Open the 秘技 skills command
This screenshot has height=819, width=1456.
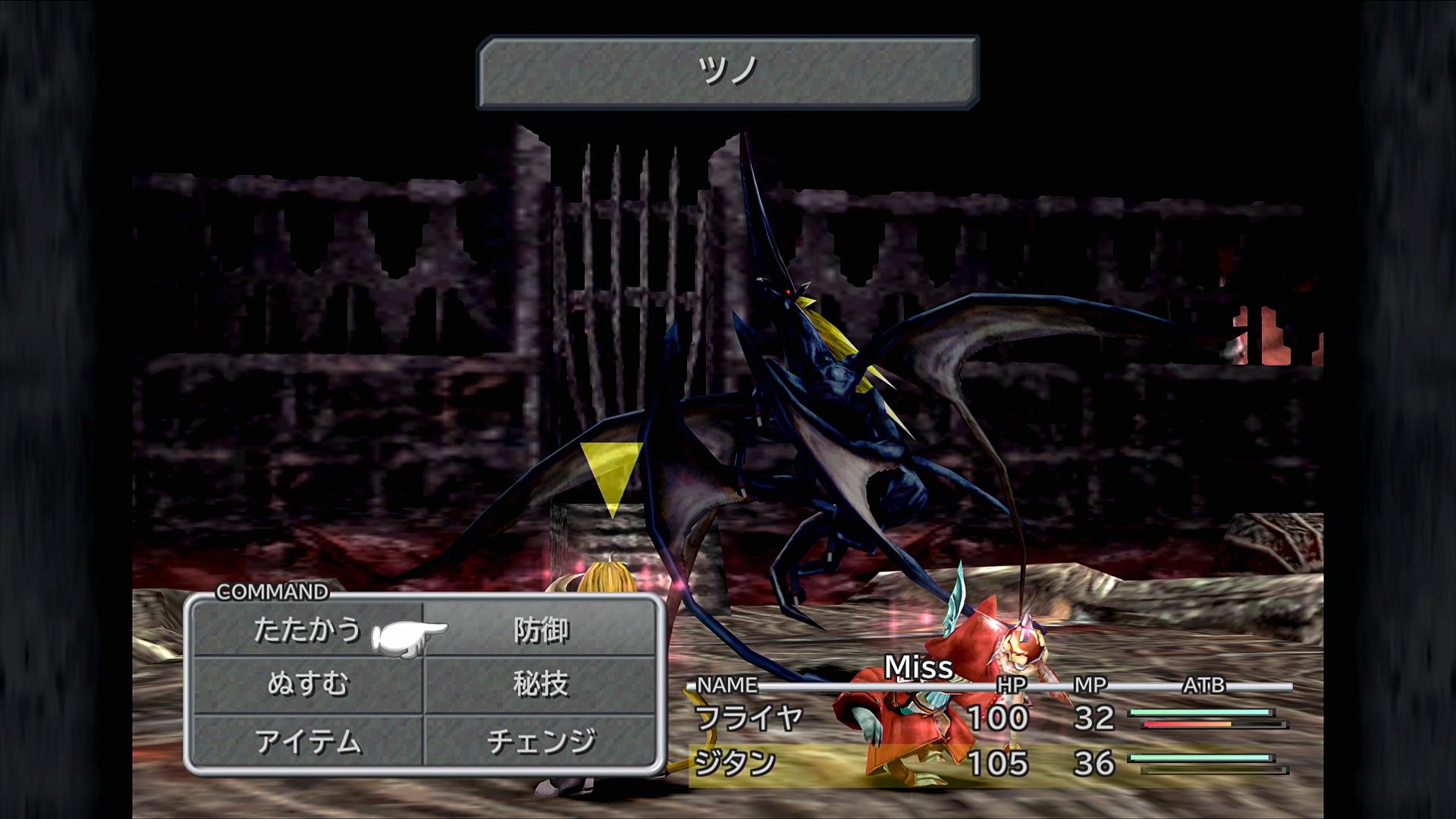point(541,685)
